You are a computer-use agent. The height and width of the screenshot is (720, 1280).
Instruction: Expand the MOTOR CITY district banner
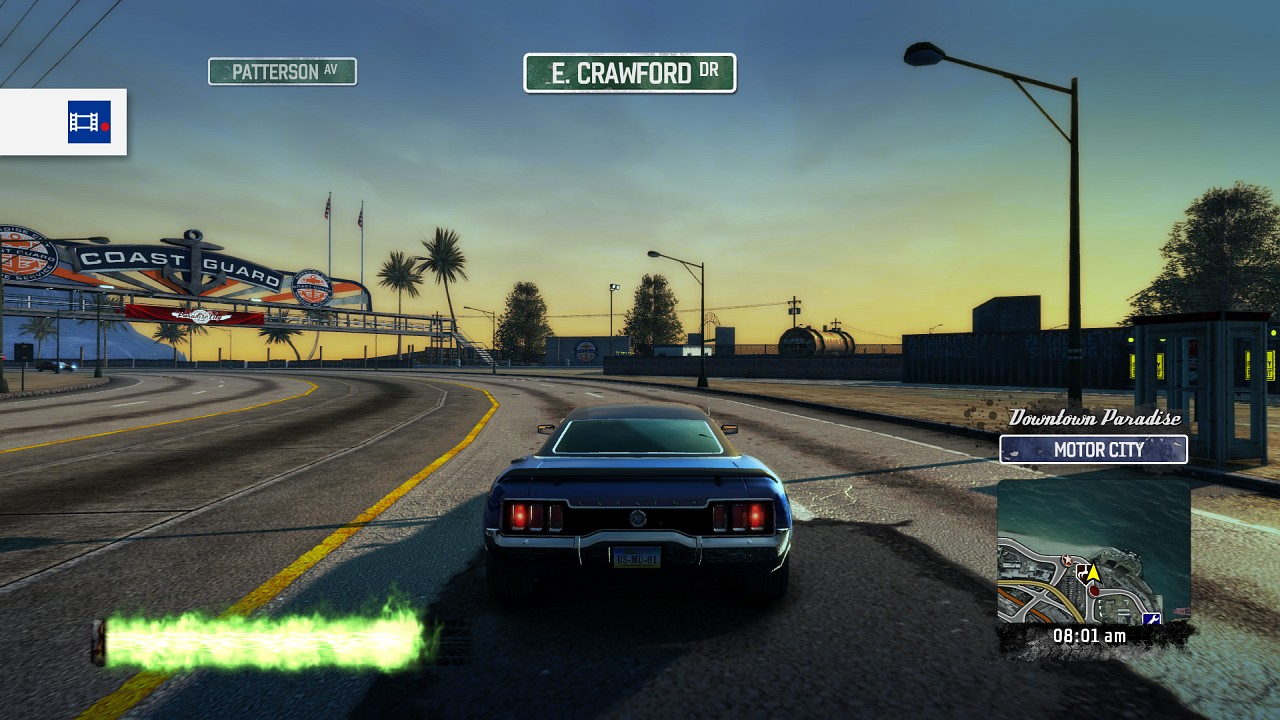[1093, 450]
